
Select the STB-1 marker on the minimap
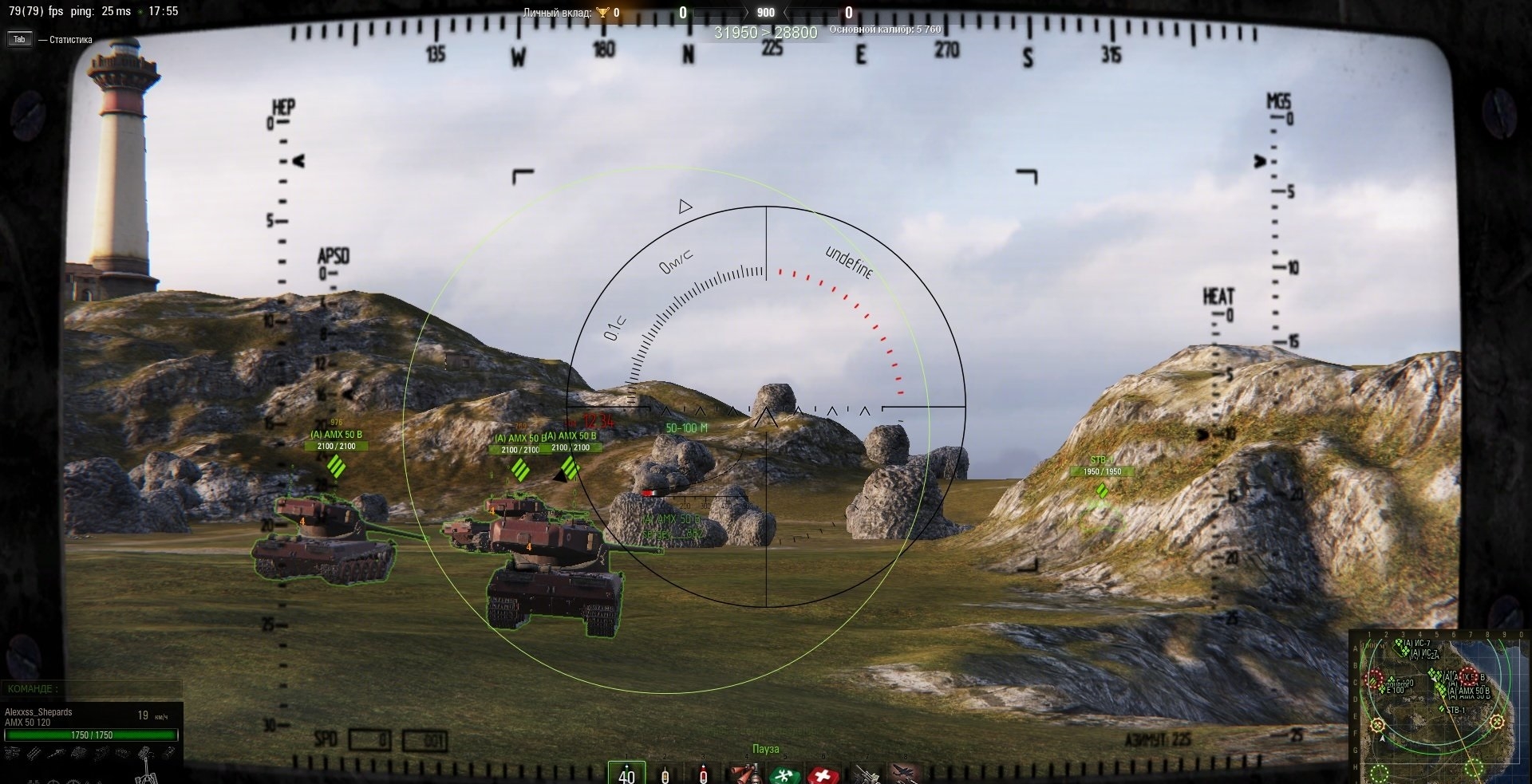click(1443, 709)
